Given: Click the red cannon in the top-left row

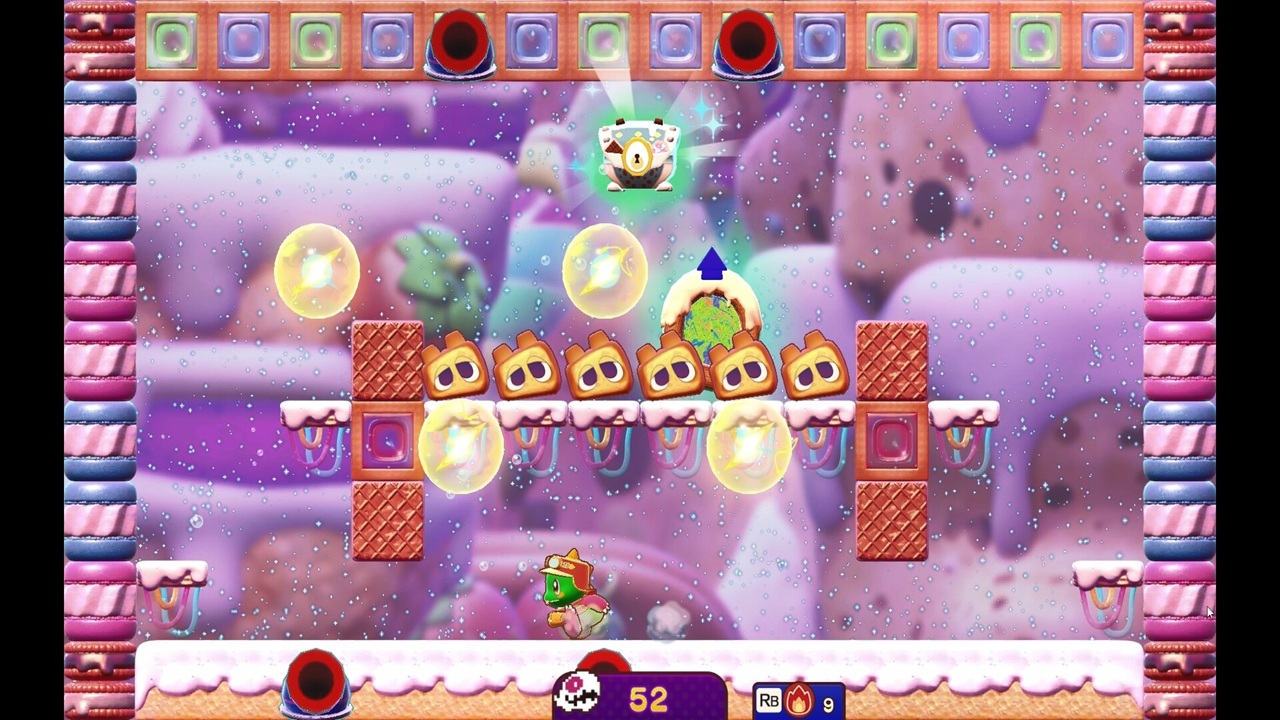Looking at the screenshot, I should tap(460, 42).
